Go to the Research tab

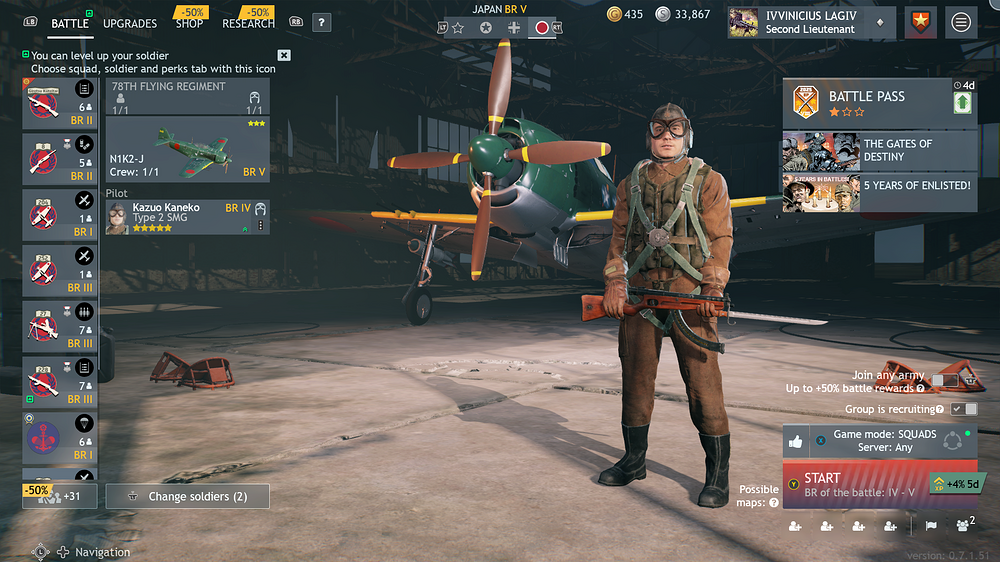click(248, 23)
